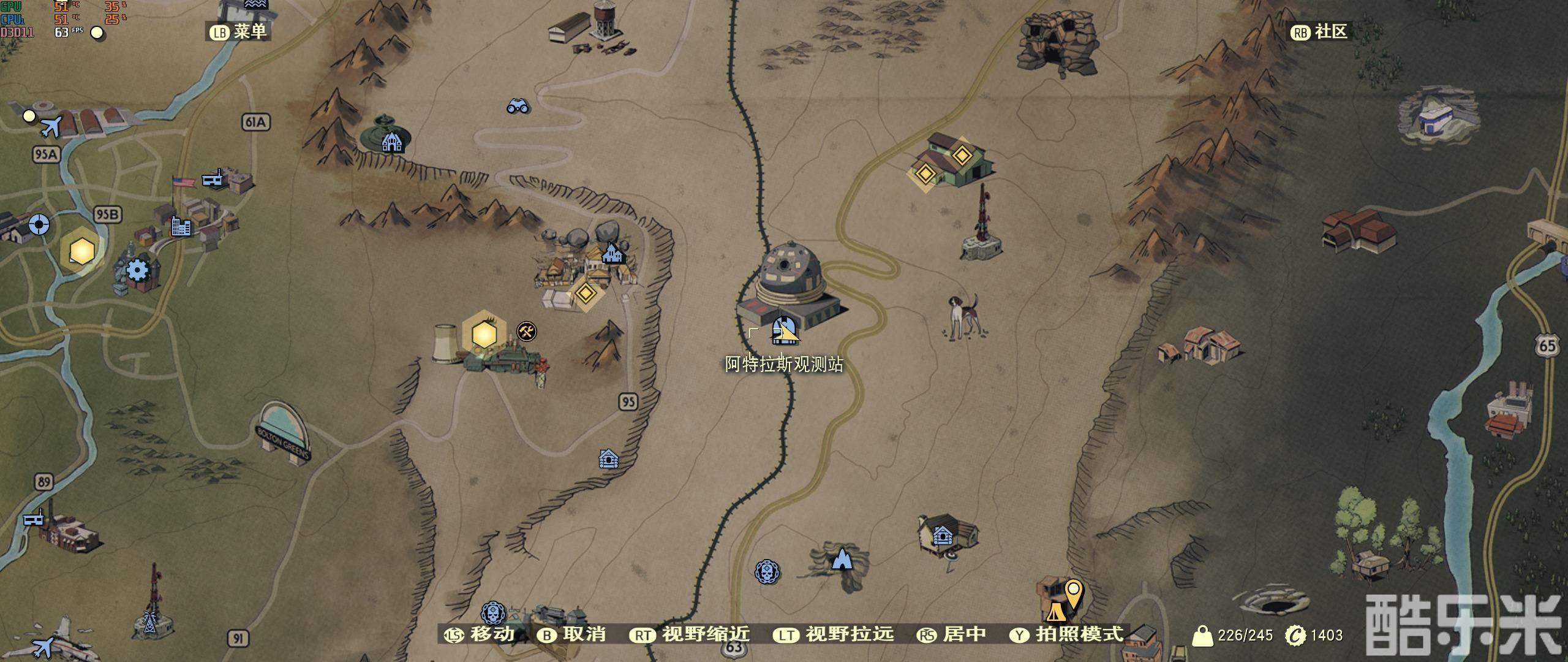This screenshot has height=662, width=1568.
Task: Choose the blue city buildings marker
Action: (181, 226)
